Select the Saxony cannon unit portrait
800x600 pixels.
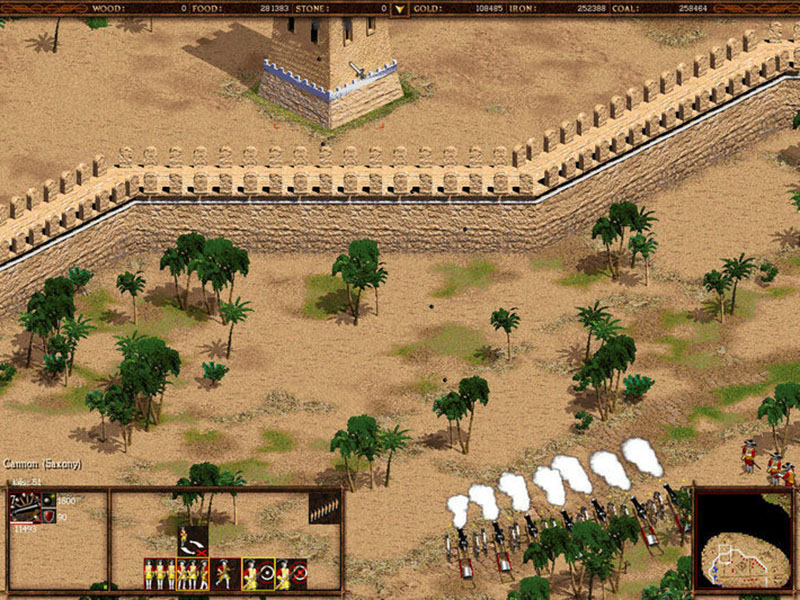pos(24,506)
